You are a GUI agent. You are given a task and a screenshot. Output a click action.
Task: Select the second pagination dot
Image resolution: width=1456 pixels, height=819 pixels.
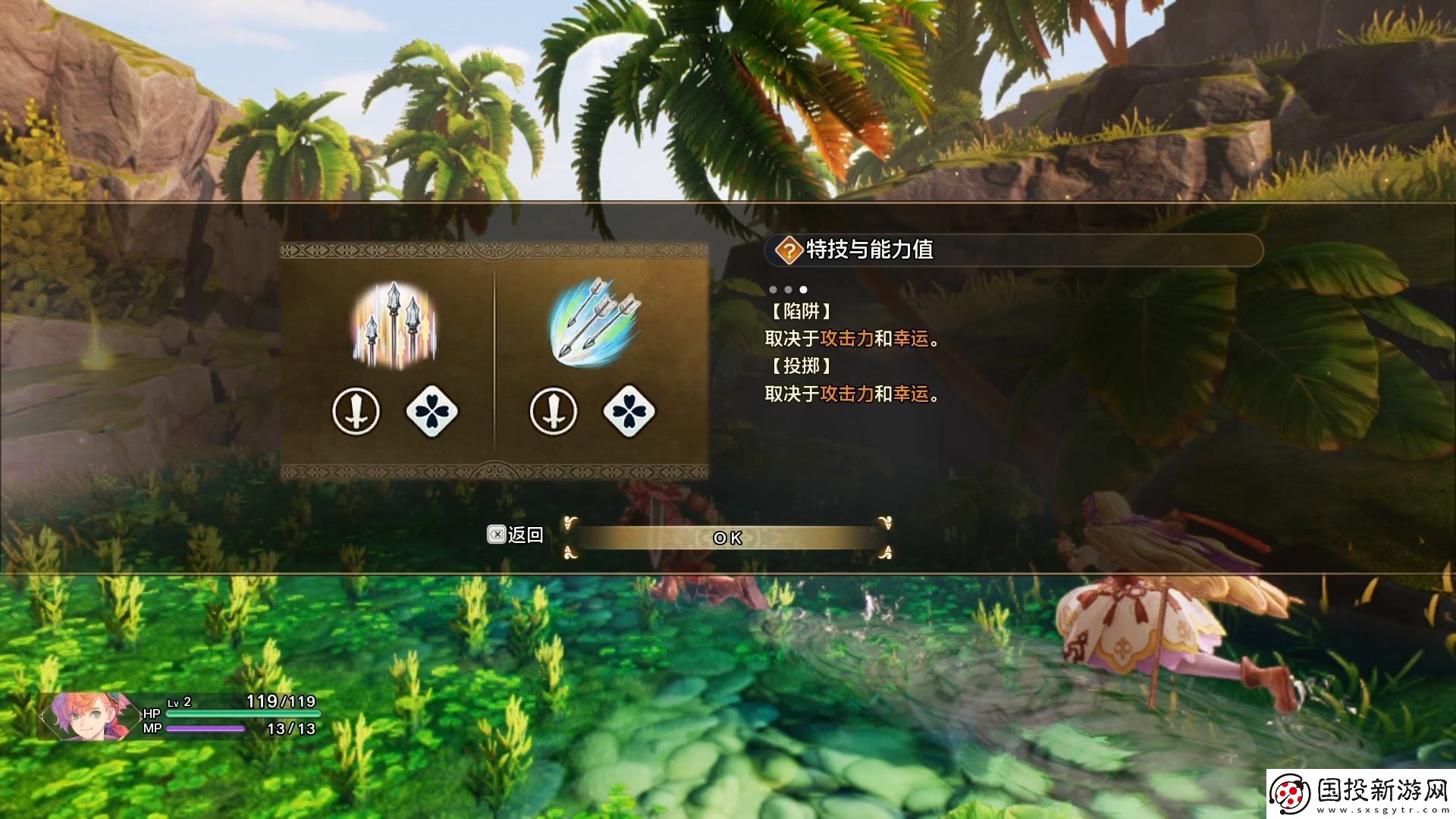click(x=789, y=289)
